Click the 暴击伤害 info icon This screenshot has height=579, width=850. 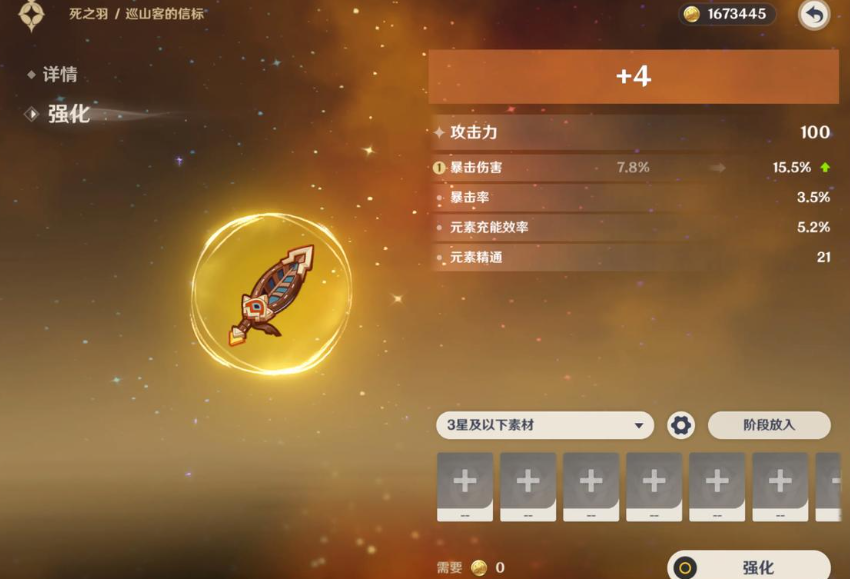point(439,168)
